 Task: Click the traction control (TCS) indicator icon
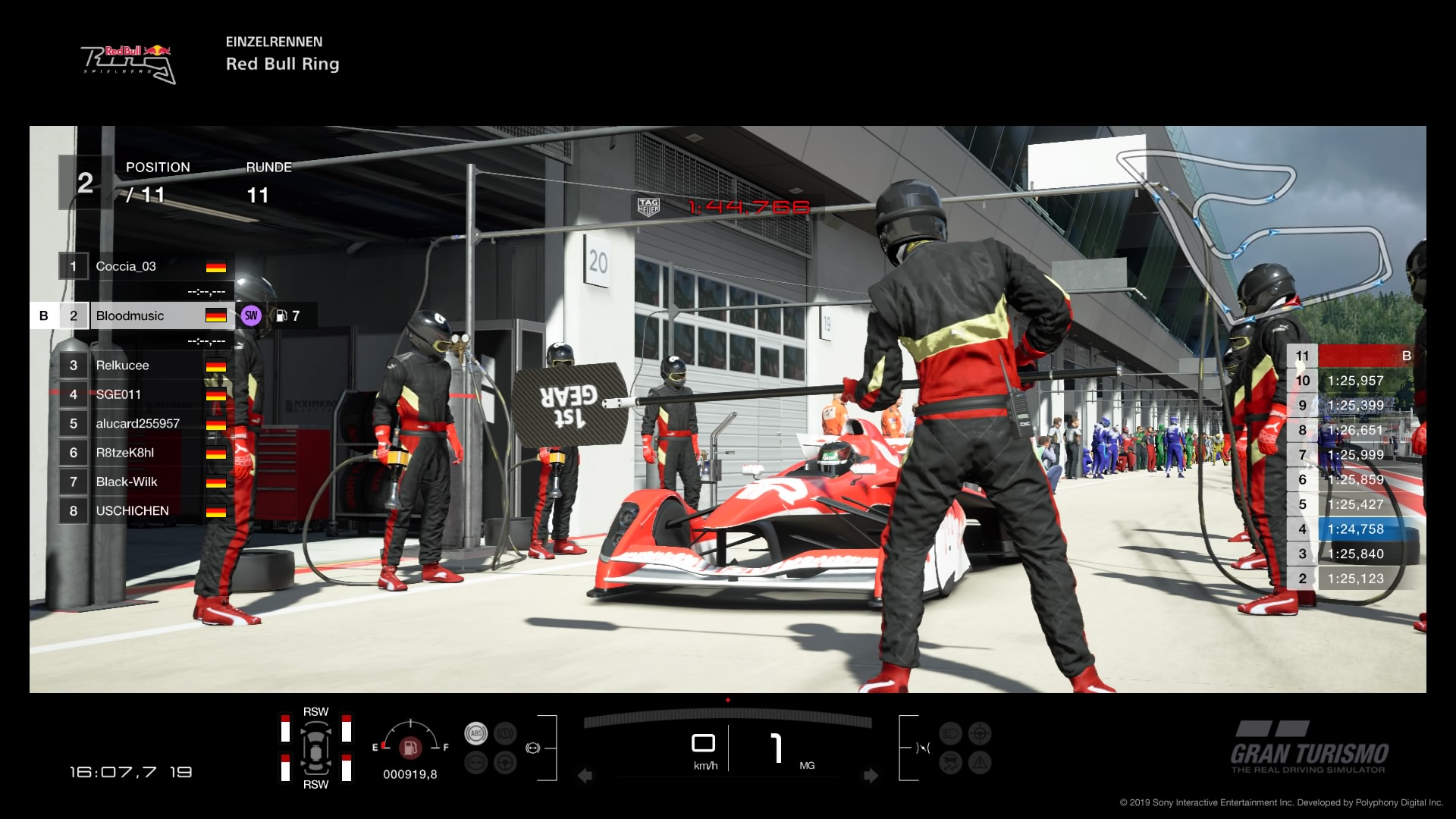951,763
